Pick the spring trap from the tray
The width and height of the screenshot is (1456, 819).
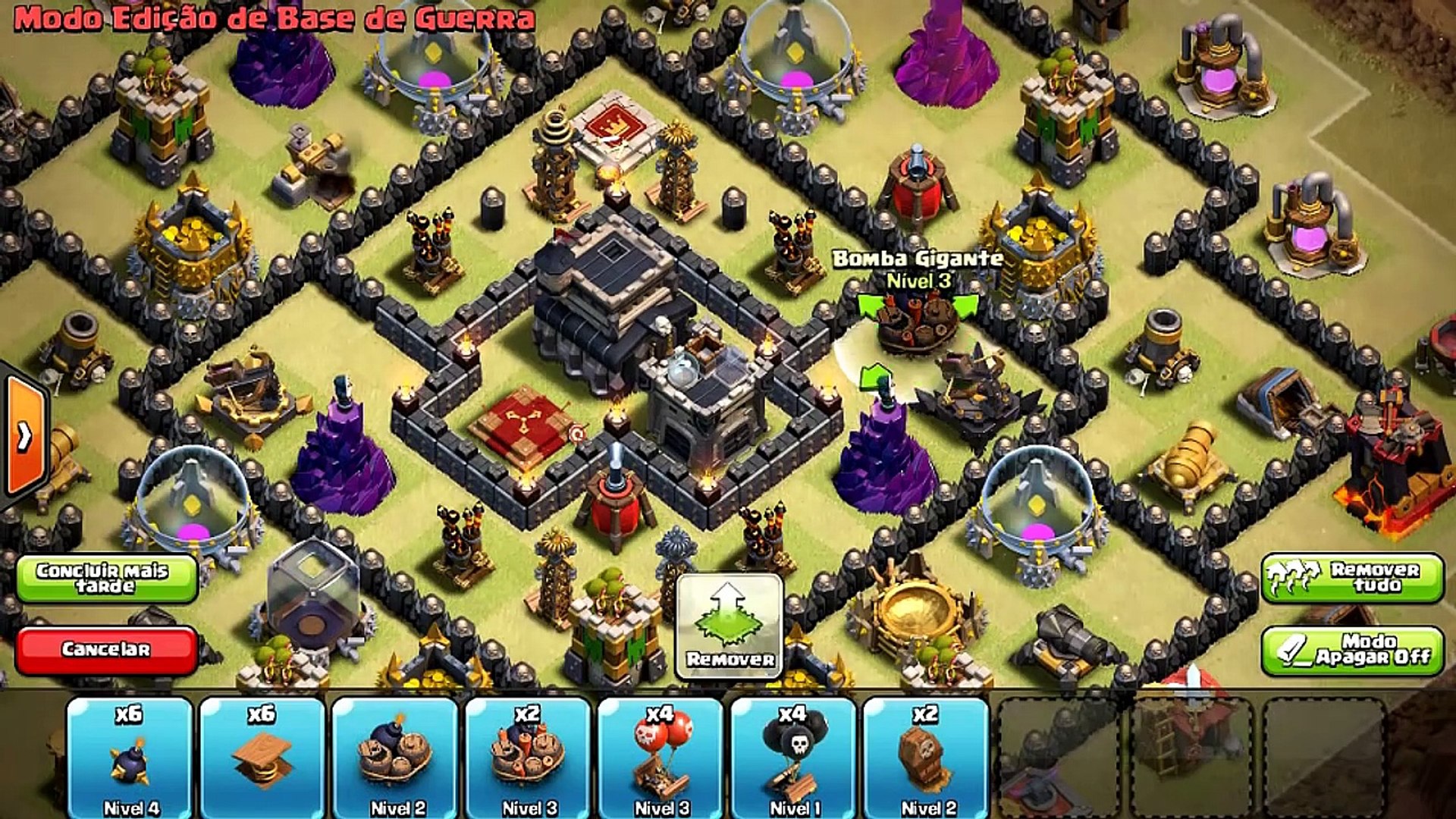pyautogui.click(x=262, y=758)
